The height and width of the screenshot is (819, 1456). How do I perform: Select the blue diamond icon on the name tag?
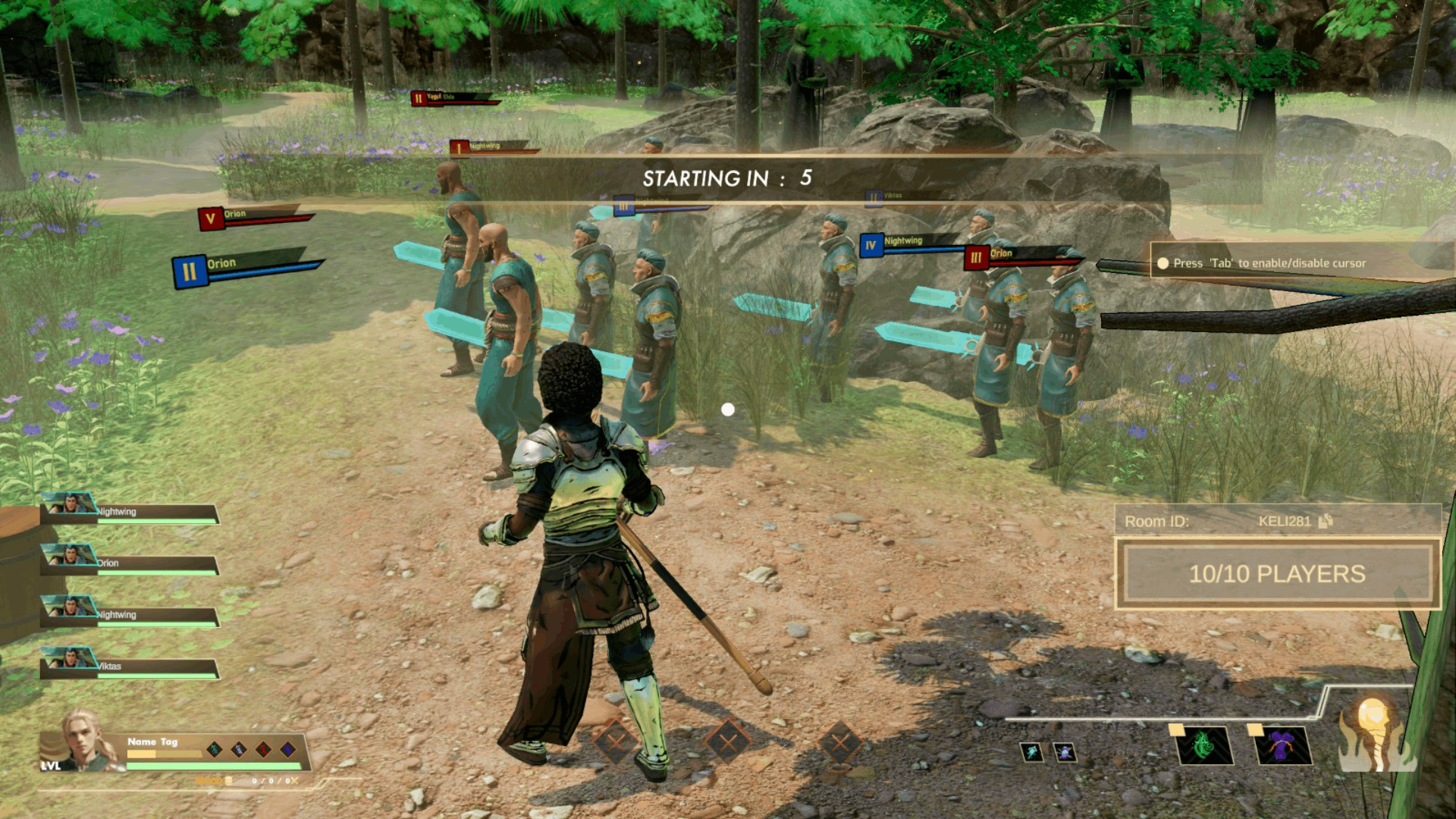[287, 749]
